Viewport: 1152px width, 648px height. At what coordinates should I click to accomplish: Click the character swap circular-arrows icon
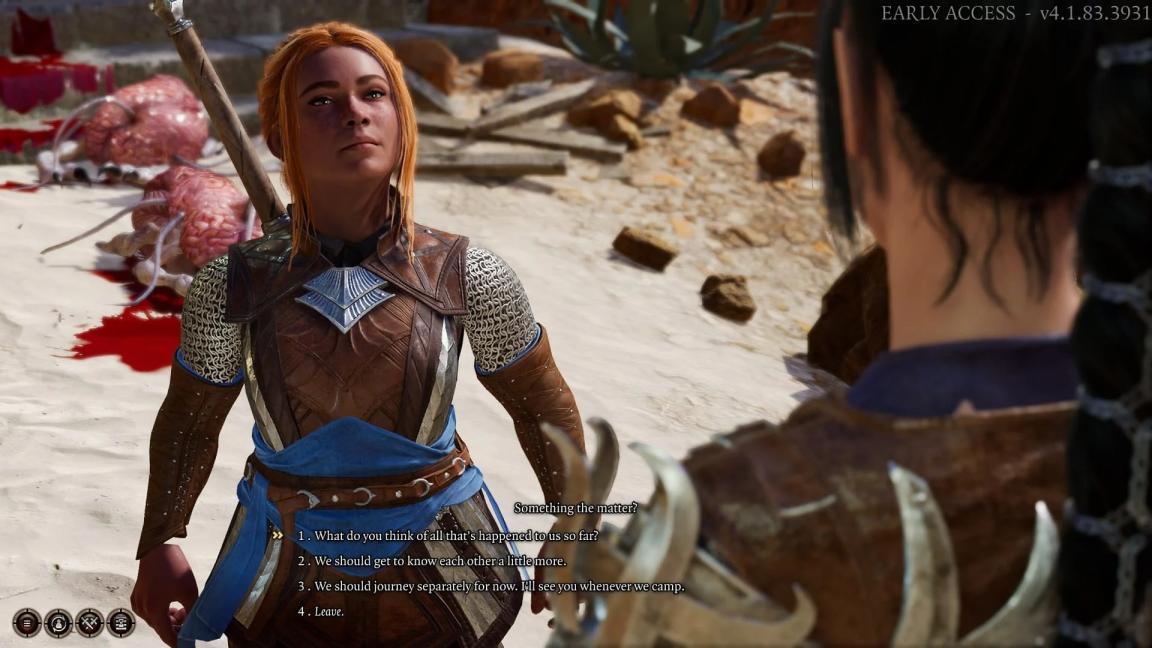click(59, 622)
